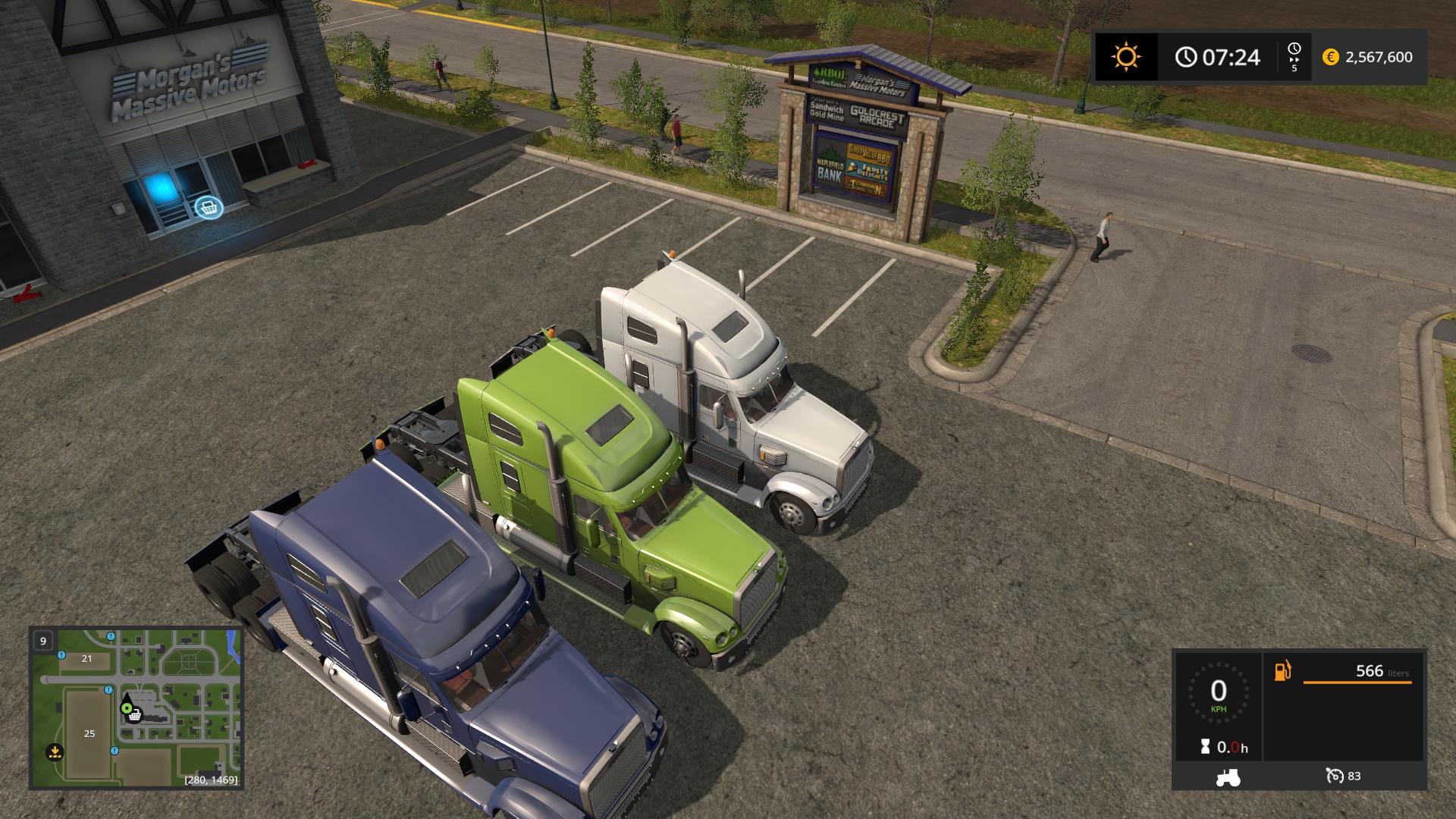This screenshot has height=819, width=1456.
Task: Open the minimap in the corner
Action: click(136, 708)
